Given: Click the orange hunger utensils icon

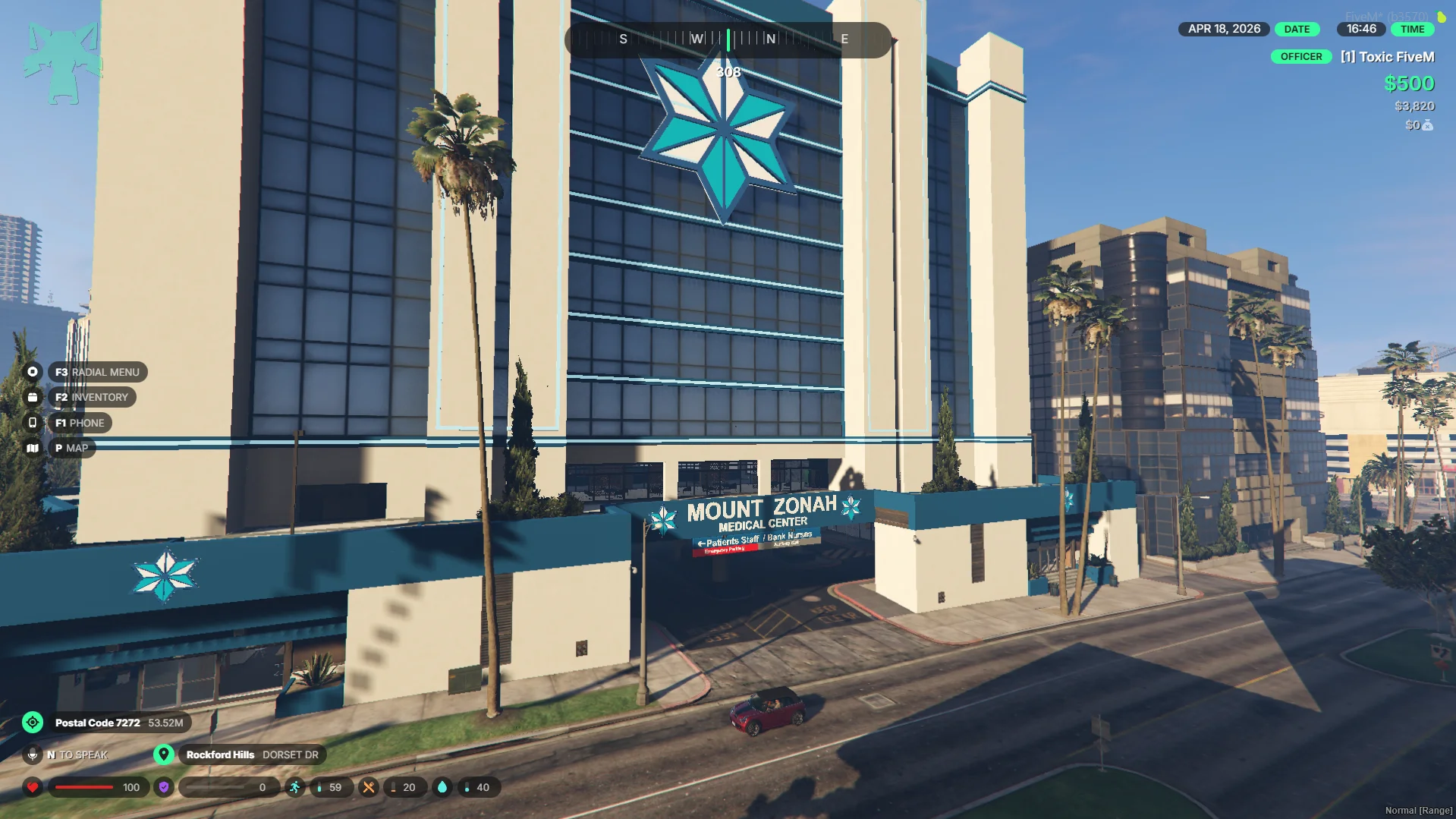Looking at the screenshot, I should click(x=369, y=787).
